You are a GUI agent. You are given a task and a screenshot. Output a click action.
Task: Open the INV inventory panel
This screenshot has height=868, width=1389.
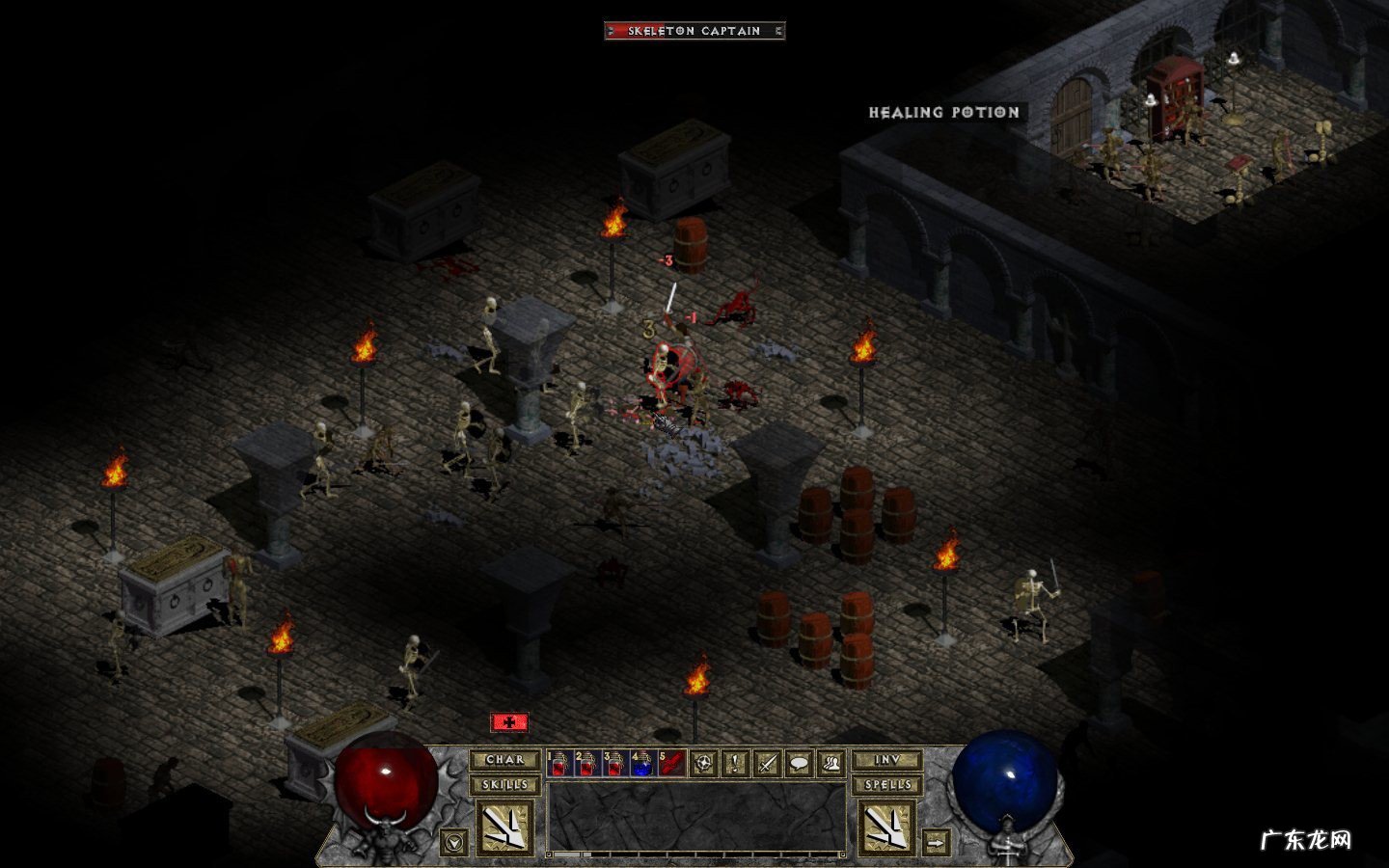point(887,760)
